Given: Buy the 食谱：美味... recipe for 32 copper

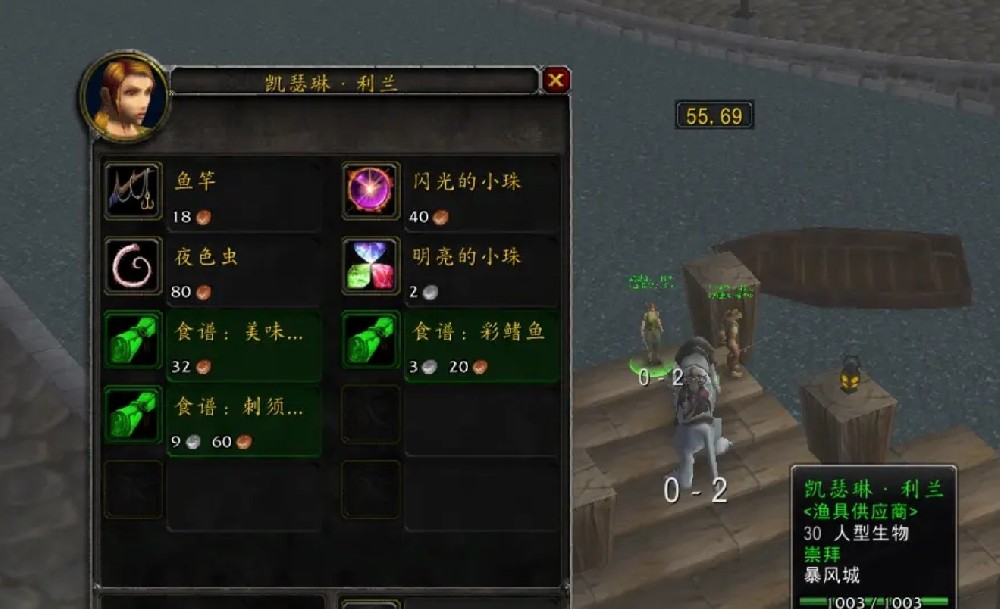Looking at the screenshot, I should click(134, 340).
